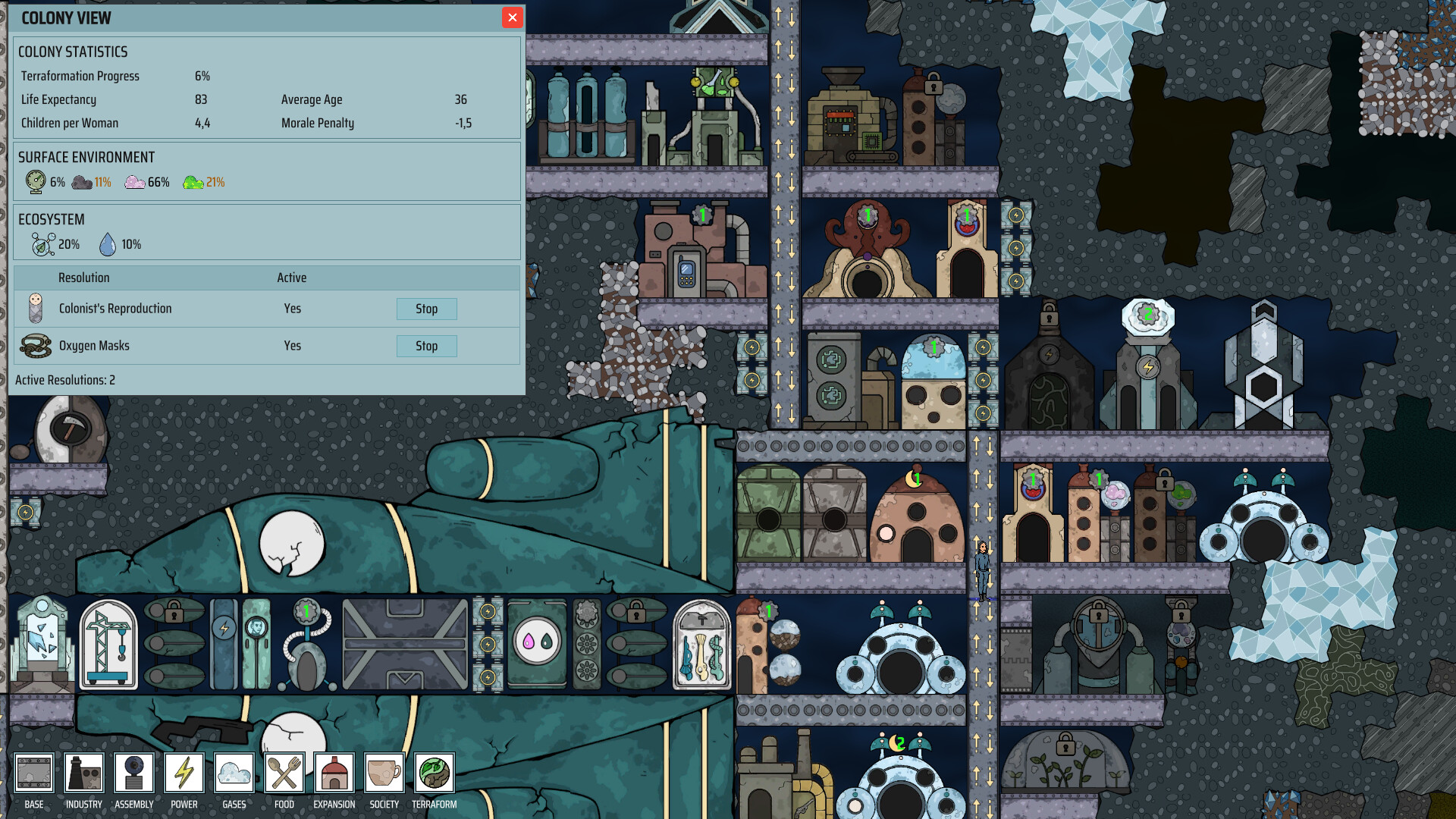Click the green vegetation 21% indicator
The image size is (1456, 819).
pyautogui.click(x=194, y=181)
